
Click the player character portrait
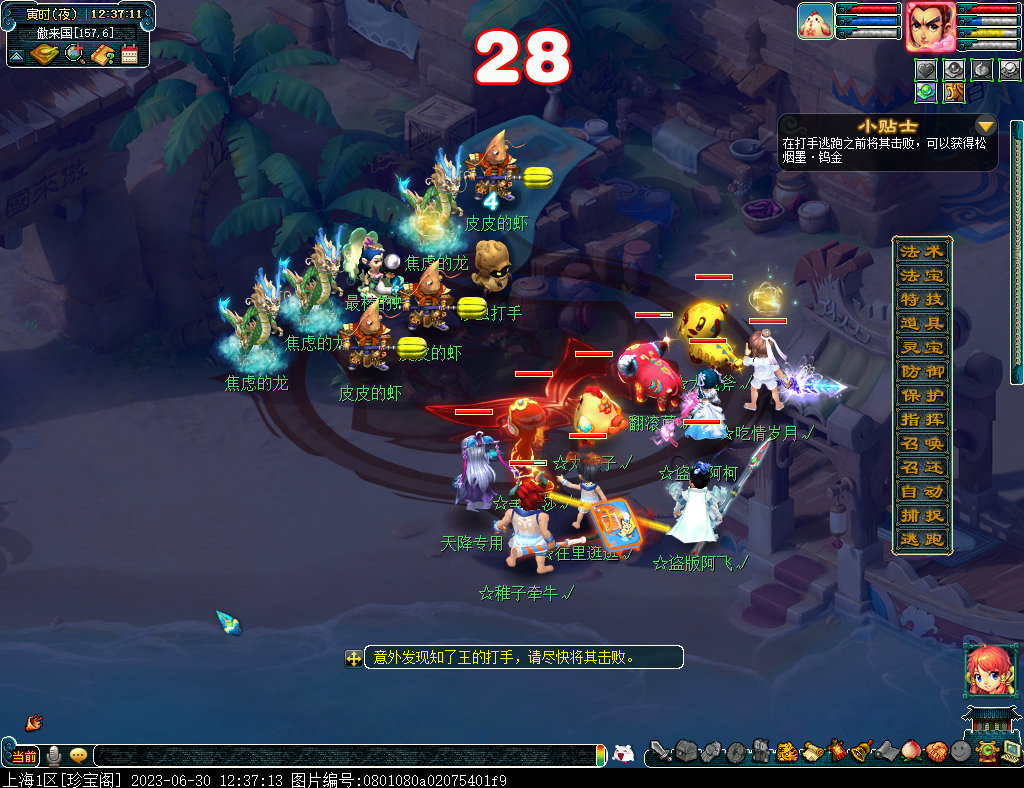(x=929, y=27)
